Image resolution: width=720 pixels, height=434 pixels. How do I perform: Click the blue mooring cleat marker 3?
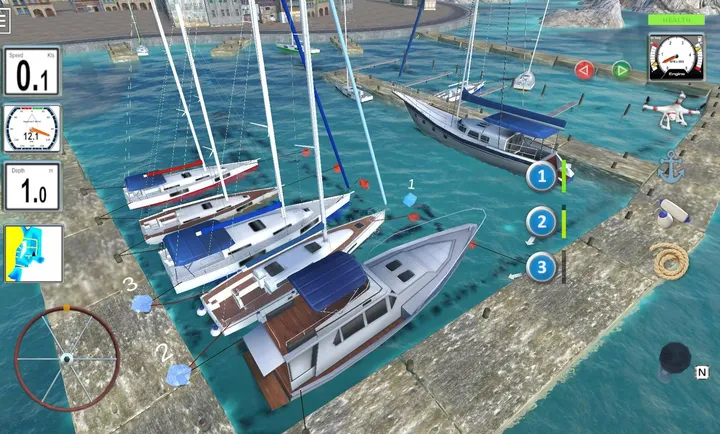tap(143, 304)
